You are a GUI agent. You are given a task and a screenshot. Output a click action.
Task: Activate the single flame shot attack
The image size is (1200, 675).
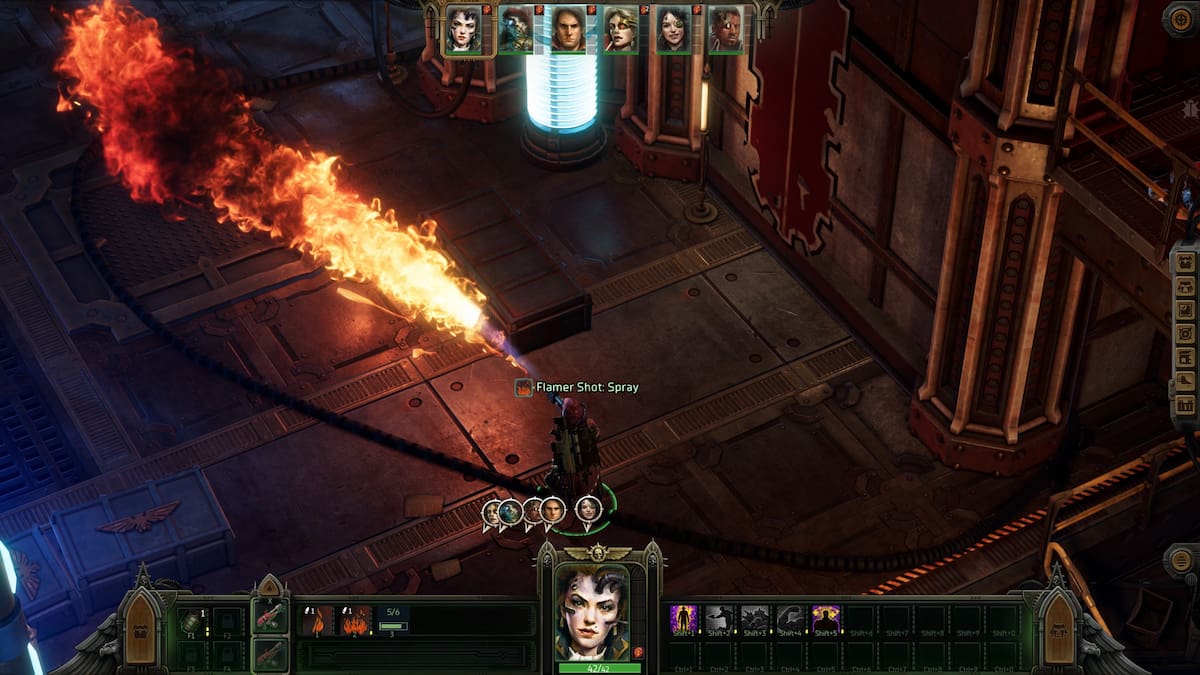coord(318,621)
